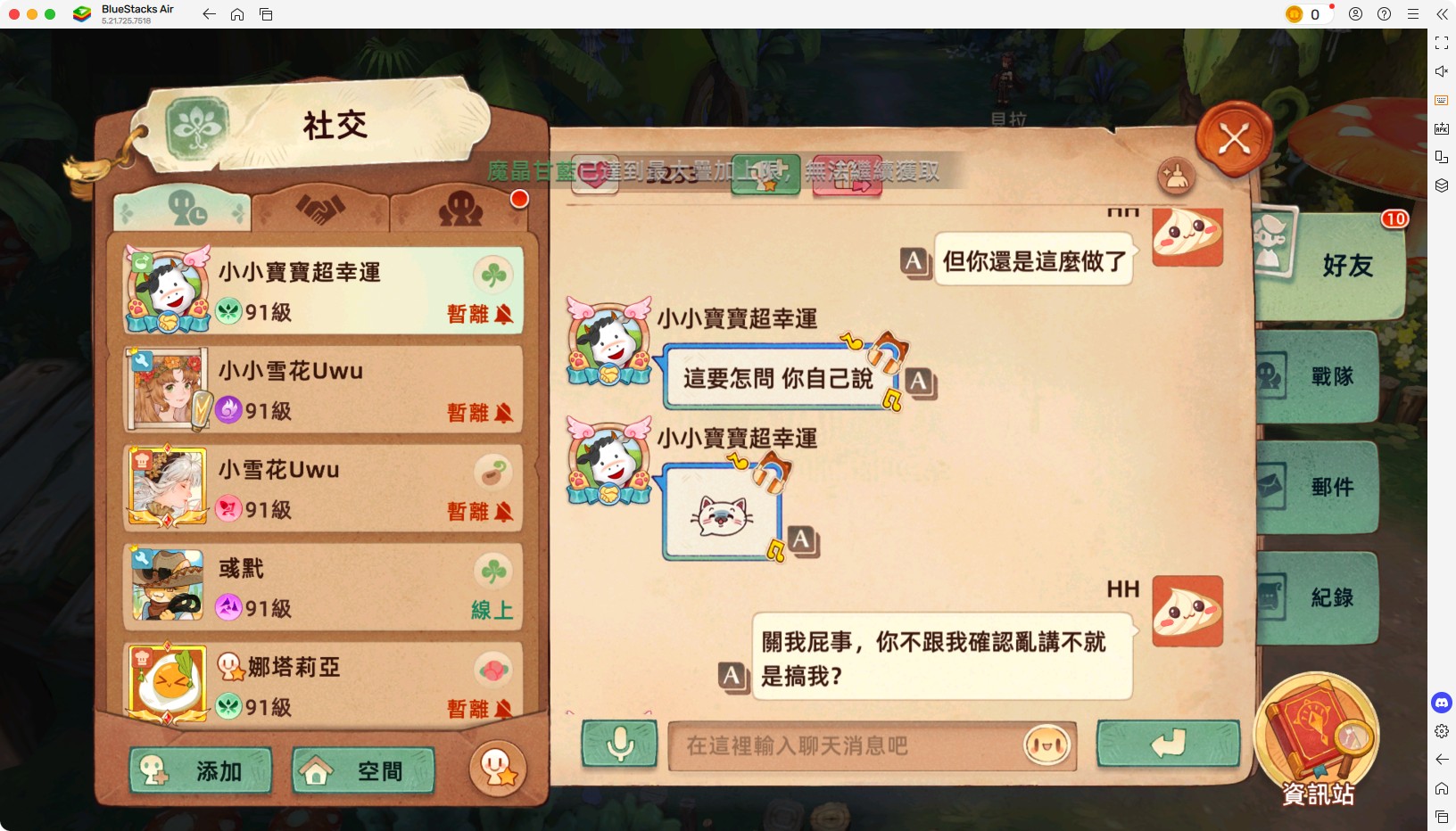The image size is (1456, 831).
Task: Mute game audio via the speaker icon
Action: pos(1442,70)
